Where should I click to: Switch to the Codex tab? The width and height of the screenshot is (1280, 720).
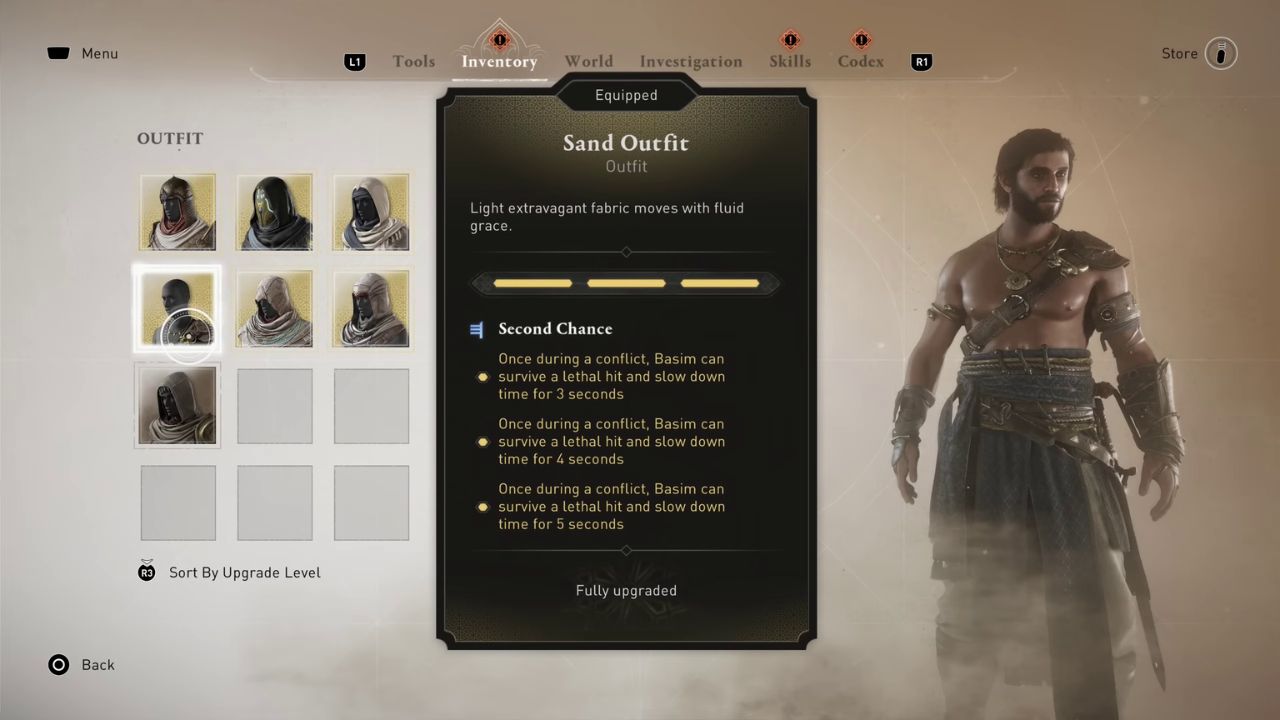860,62
